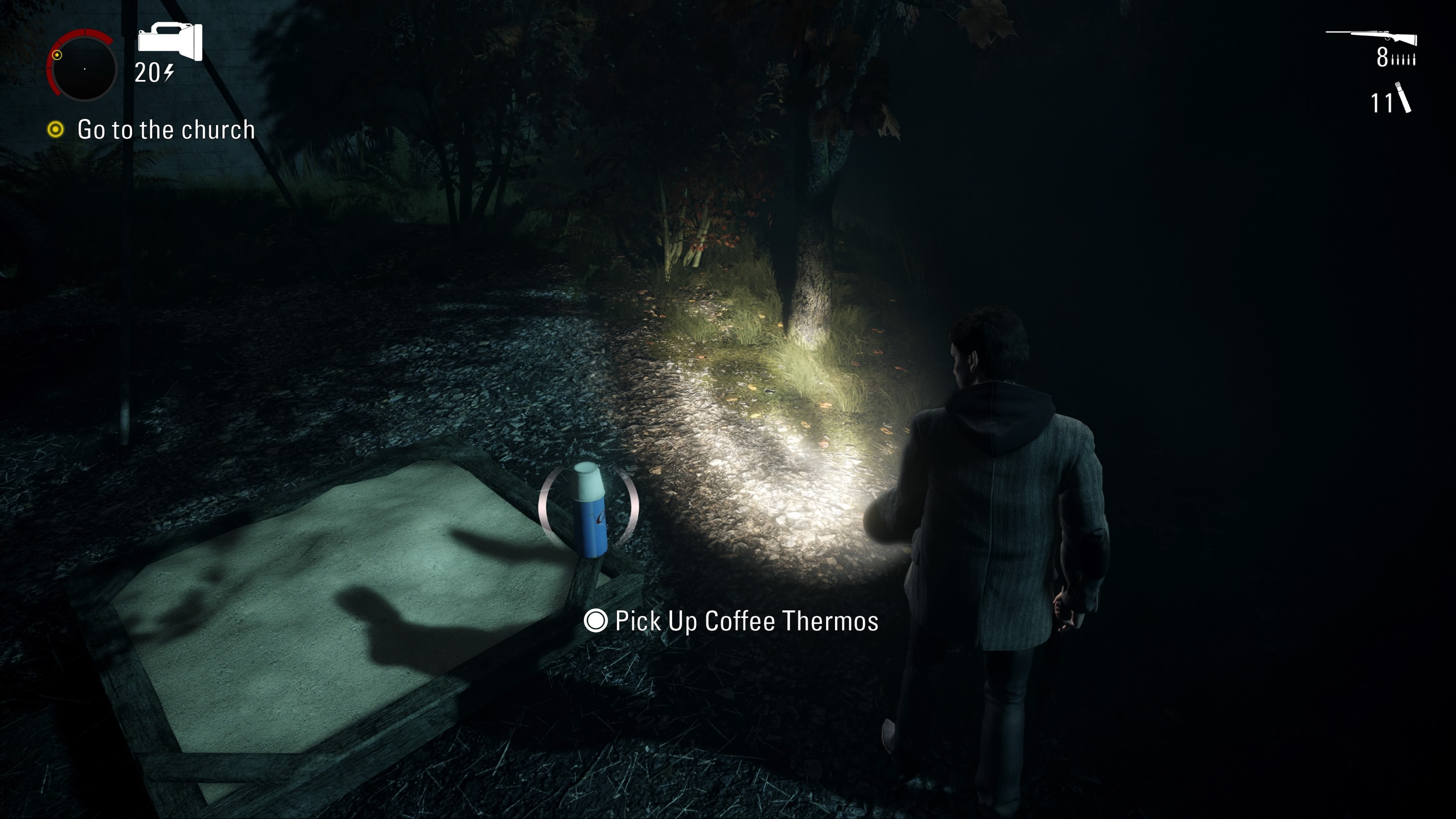
Task: Expand the flare count showing 11
Action: click(x=1382, y=104)
